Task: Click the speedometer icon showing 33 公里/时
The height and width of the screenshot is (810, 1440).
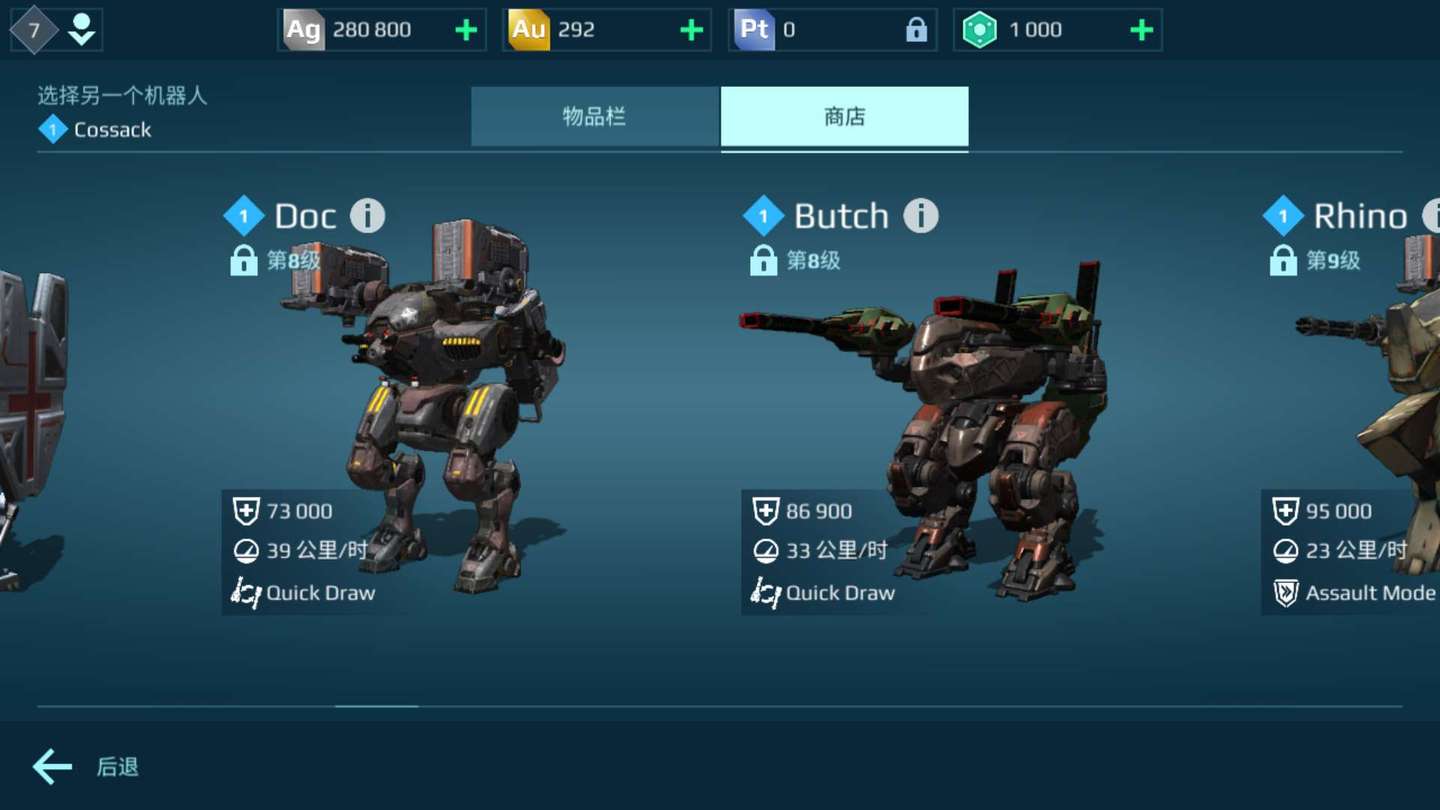Action: coord(765,551)
